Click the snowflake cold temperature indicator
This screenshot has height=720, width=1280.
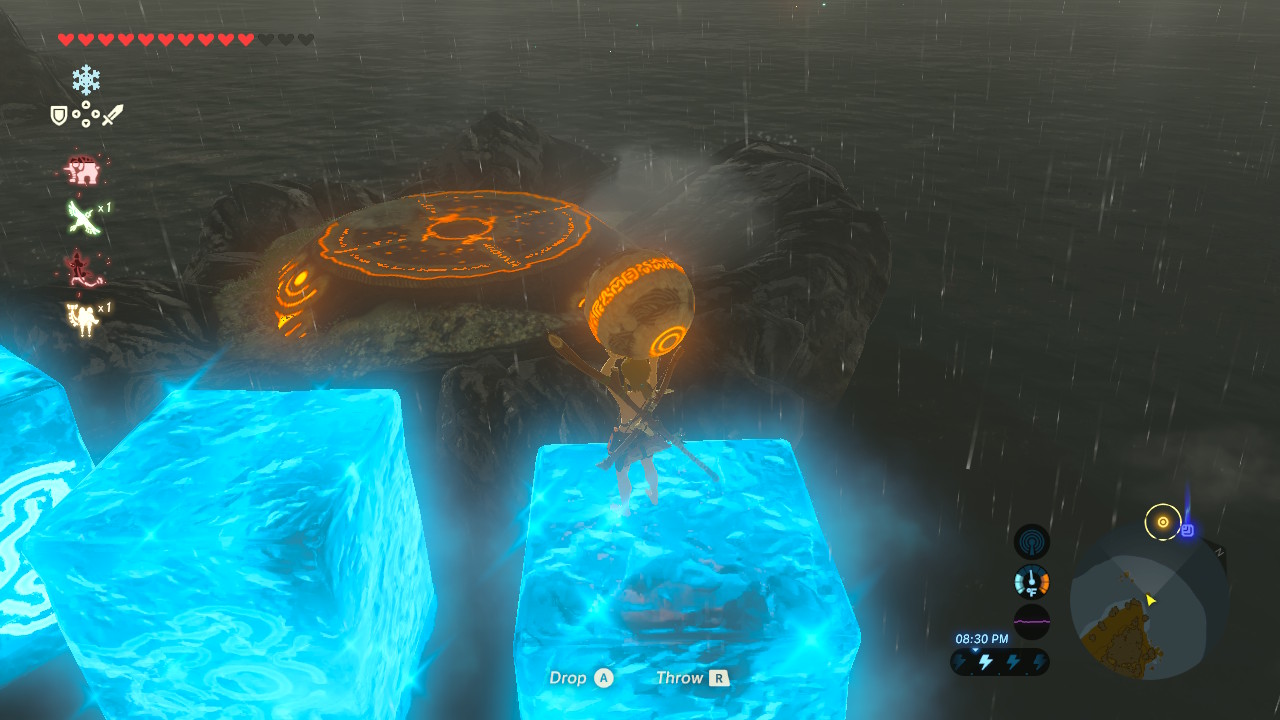click(x=87, y=77)
